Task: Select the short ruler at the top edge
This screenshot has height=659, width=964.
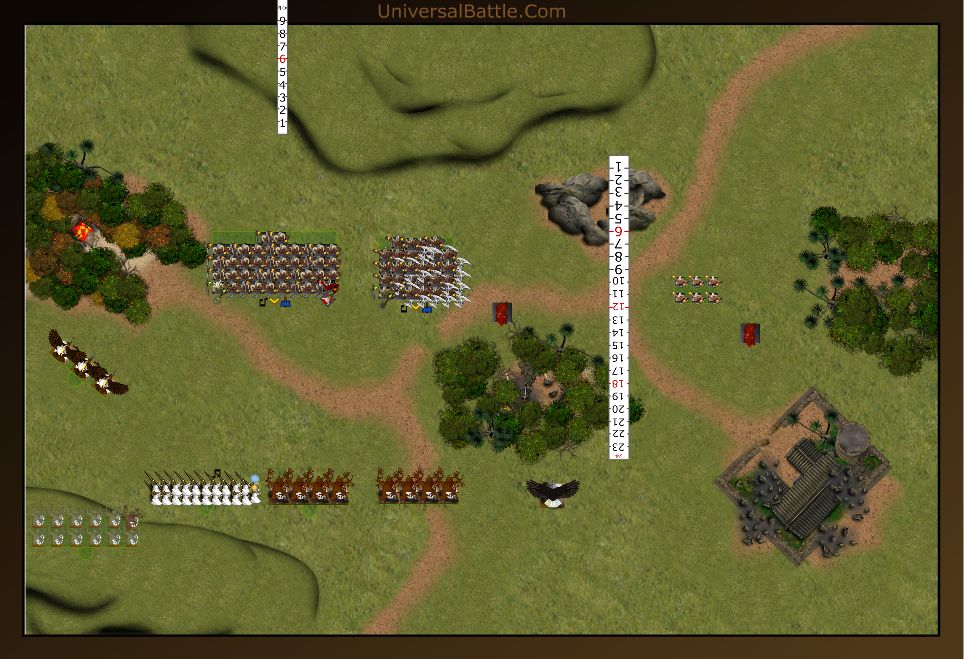Action: click(x=282, y=68)
